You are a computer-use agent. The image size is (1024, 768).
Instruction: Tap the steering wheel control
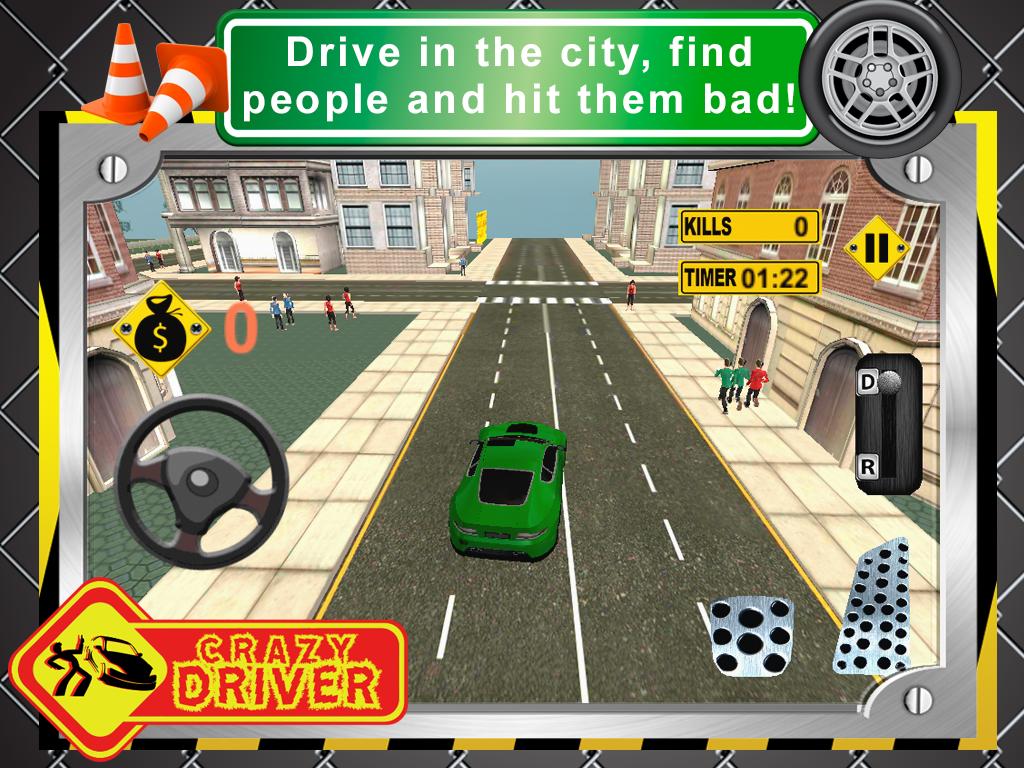click(201, 480)
